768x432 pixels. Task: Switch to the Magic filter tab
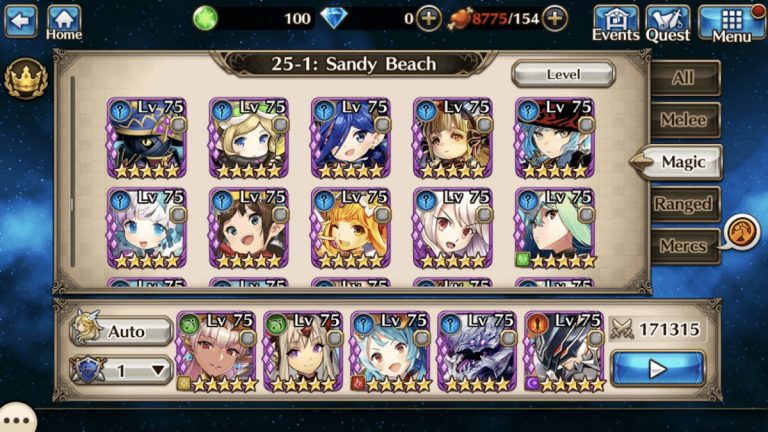pos(684,162)
